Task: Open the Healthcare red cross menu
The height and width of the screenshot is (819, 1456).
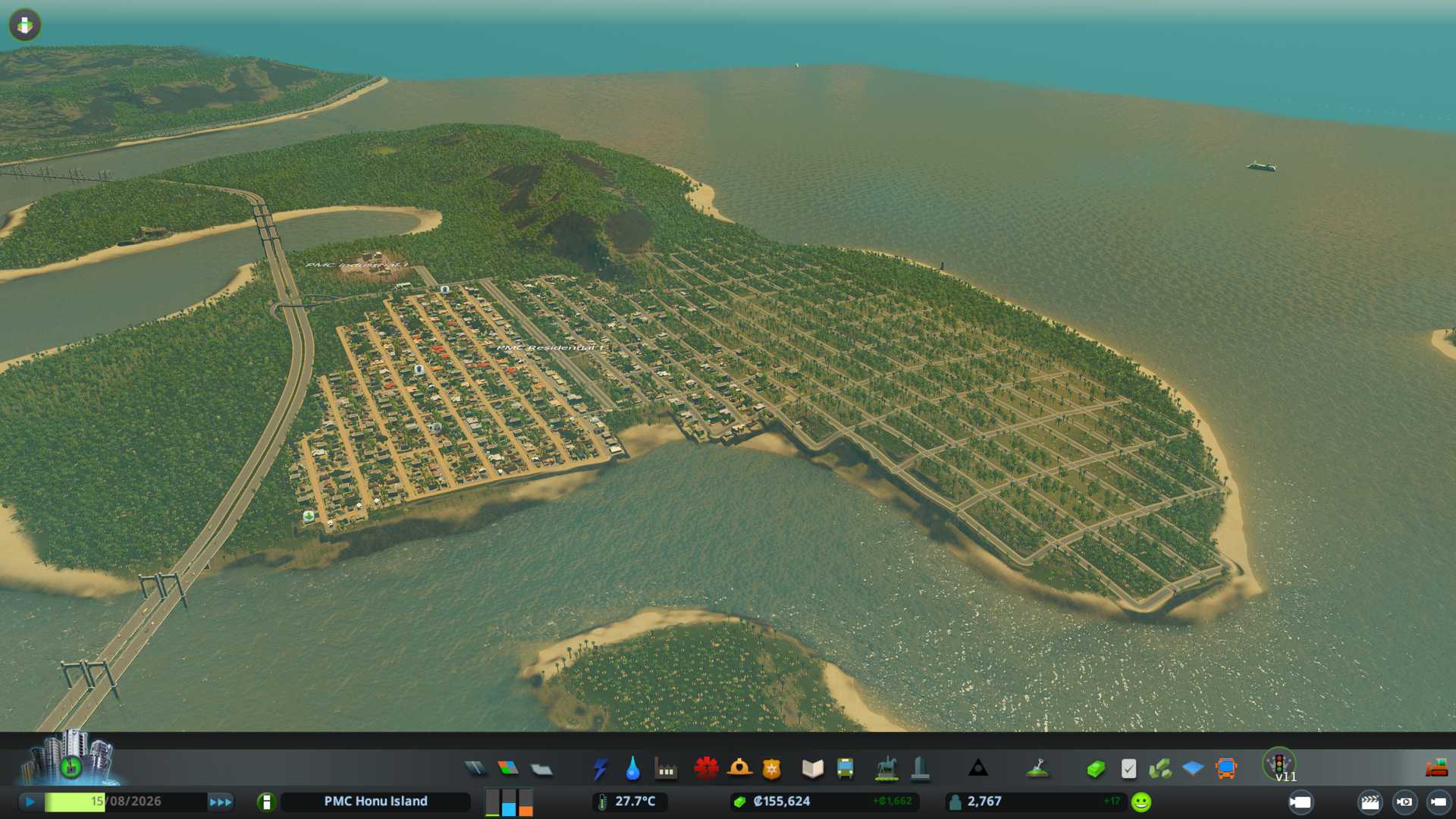Action: pyautogui.click(x=706, y=769)
